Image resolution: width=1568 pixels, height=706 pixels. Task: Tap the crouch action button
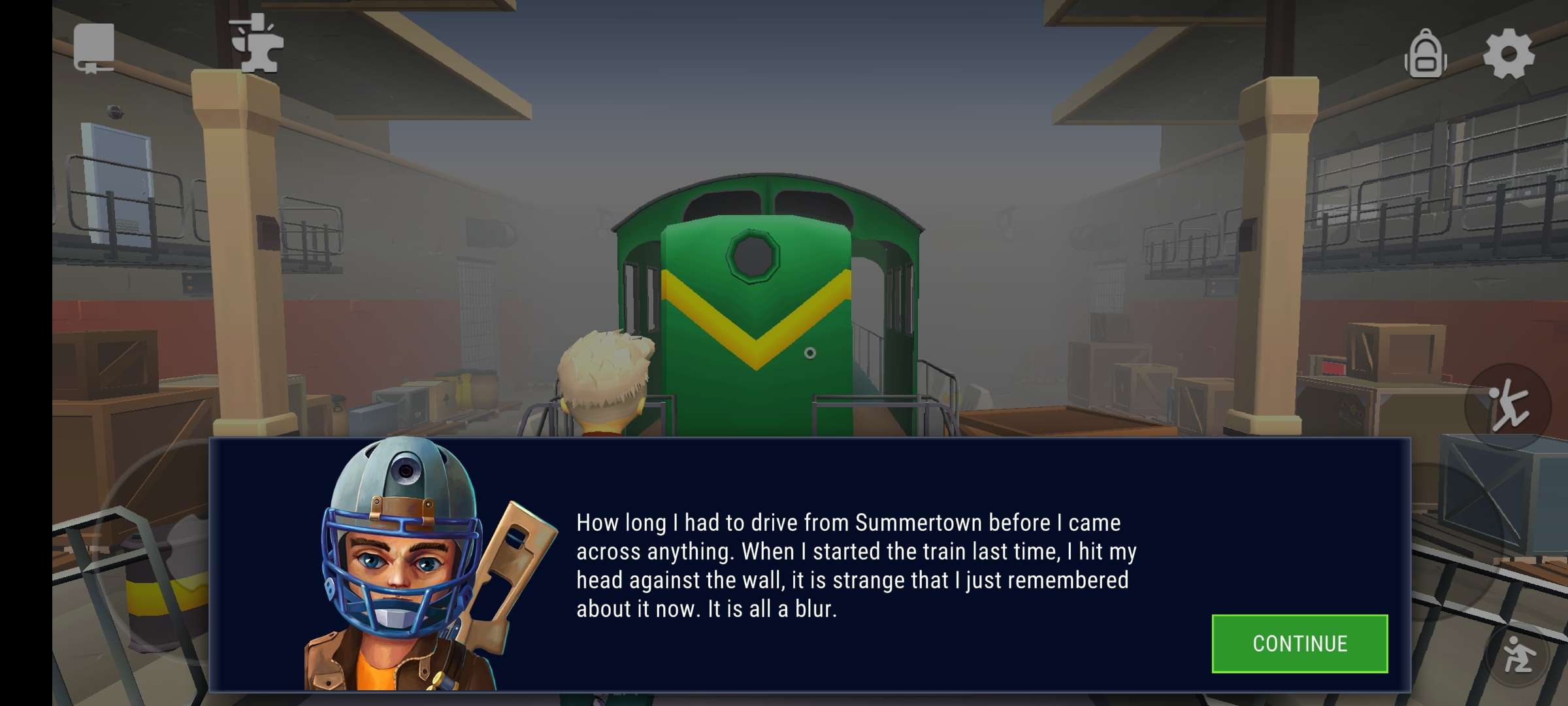[x=1518, y=654]
